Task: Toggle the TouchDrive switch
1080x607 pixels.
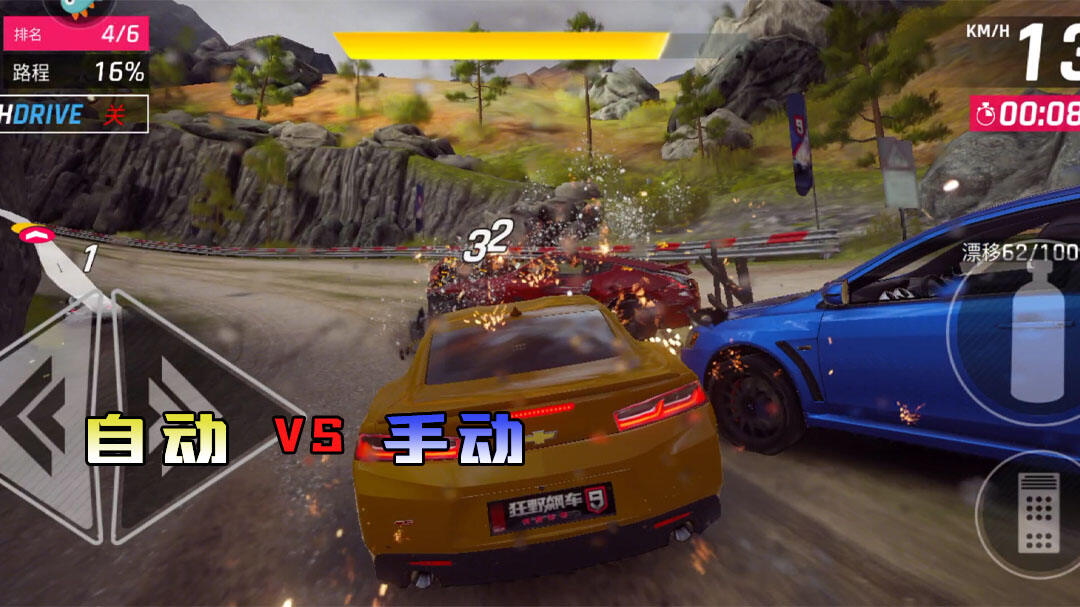Action: [74, 114]
